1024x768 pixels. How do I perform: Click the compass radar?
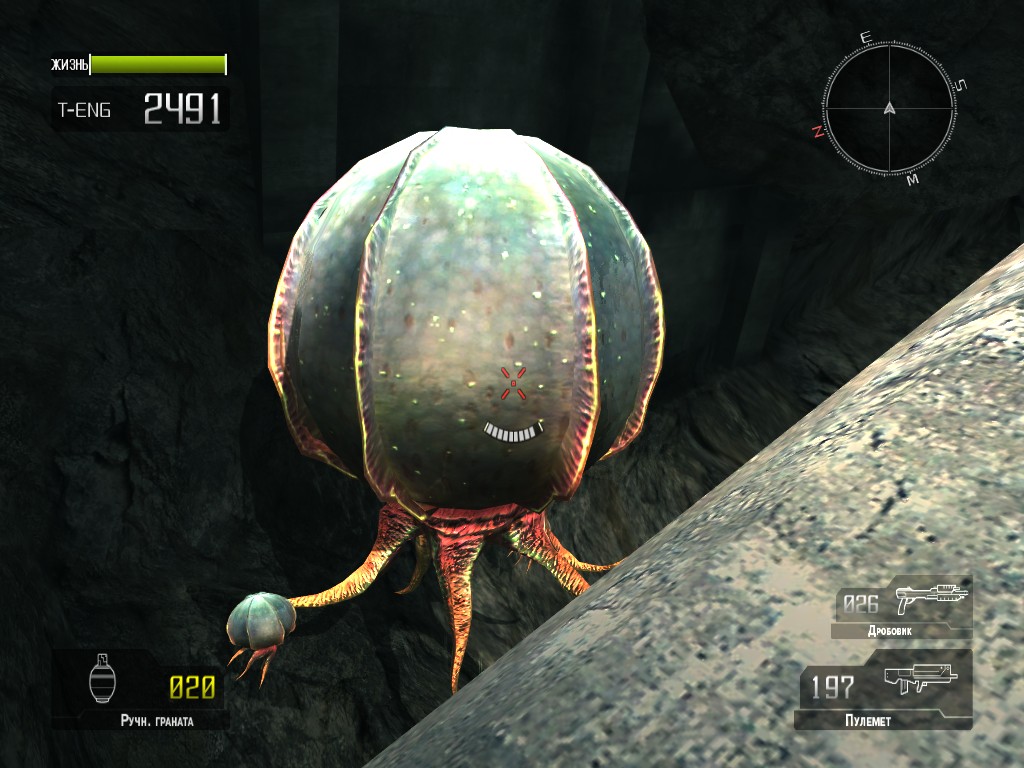pos(888,108)
